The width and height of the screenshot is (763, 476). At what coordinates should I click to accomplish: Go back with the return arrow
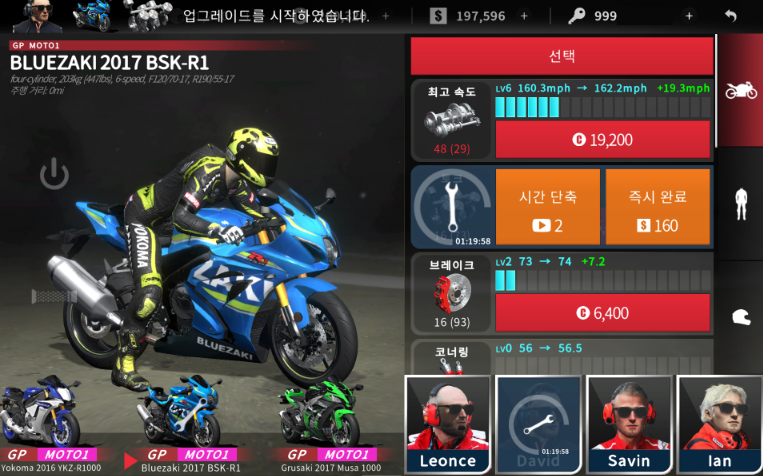[x=731, y=16]
